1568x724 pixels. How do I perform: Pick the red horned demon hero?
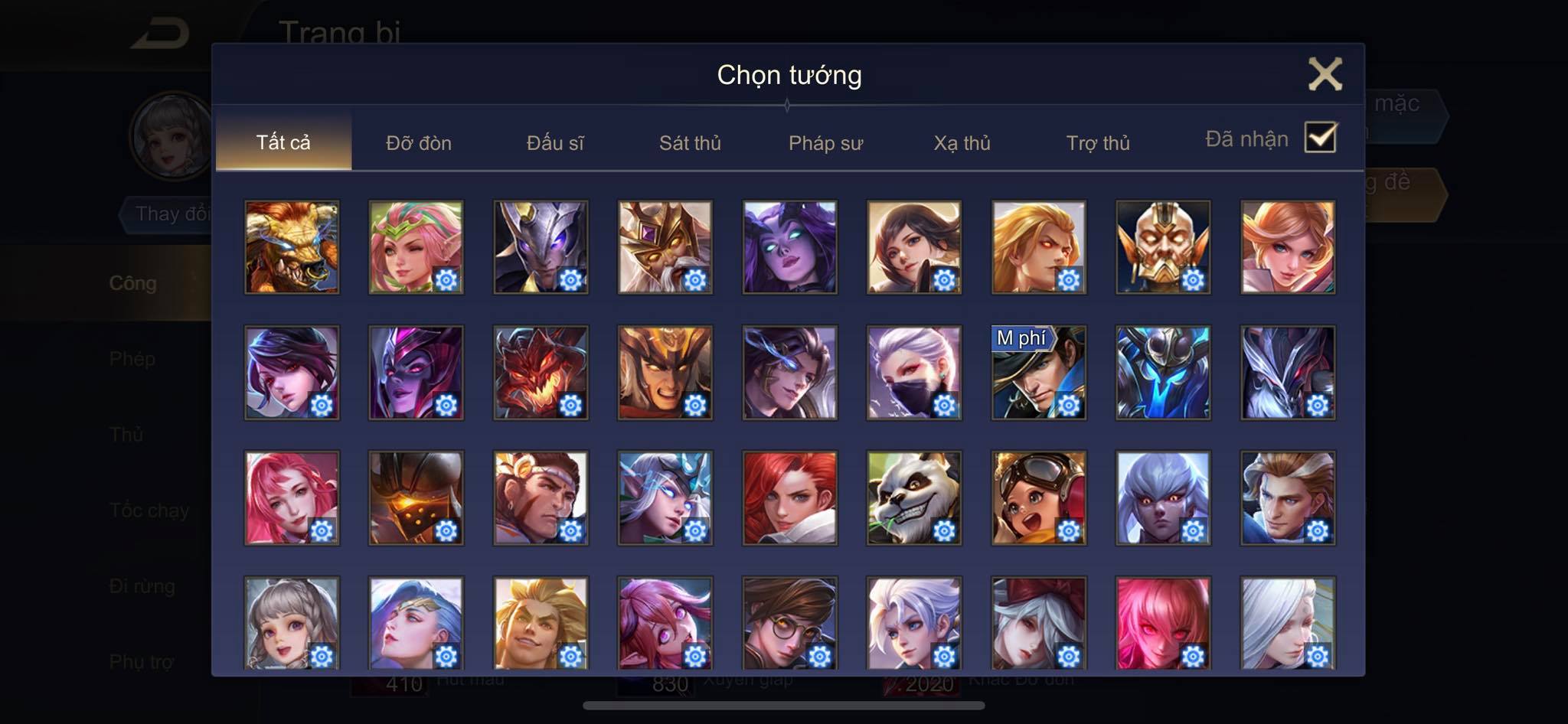(541, 373)
